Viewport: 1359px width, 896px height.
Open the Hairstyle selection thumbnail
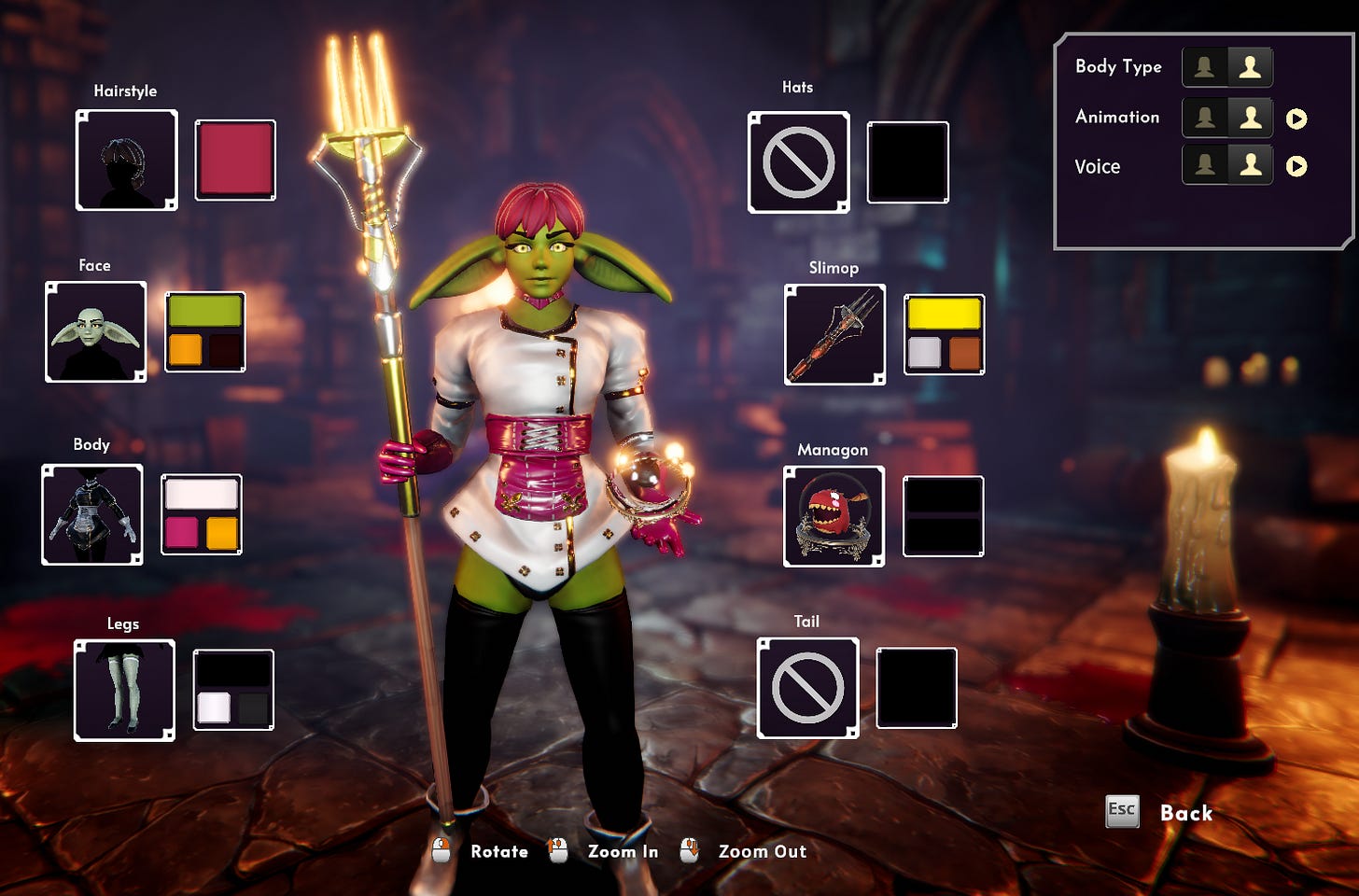[x=126, y=160]
